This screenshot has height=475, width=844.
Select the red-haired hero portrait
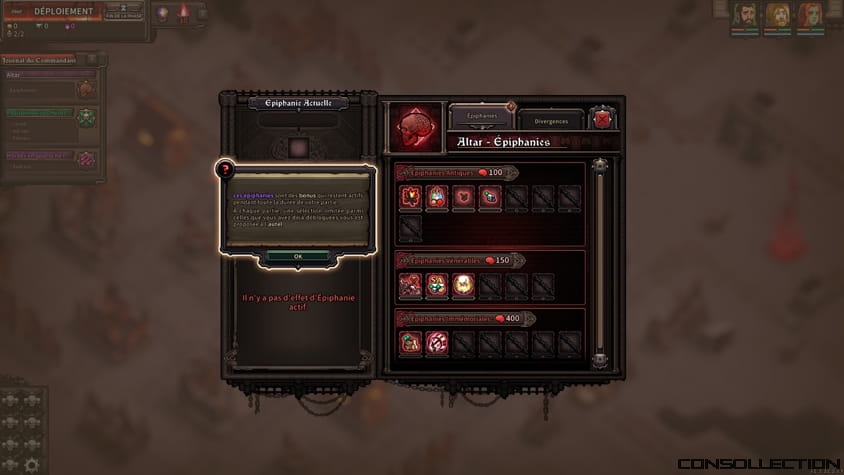808,15
